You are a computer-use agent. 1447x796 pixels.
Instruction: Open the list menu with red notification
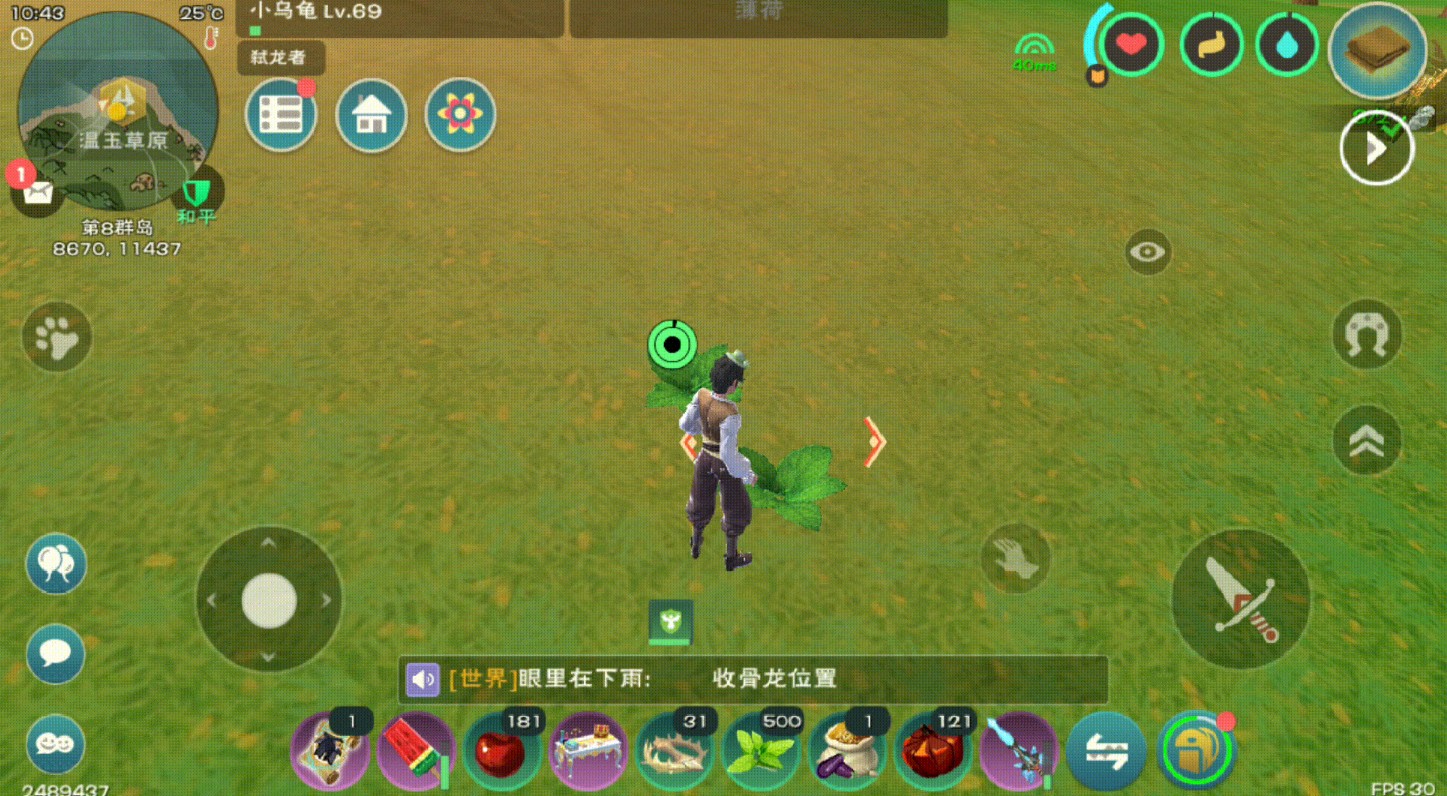tap(281, 115)
